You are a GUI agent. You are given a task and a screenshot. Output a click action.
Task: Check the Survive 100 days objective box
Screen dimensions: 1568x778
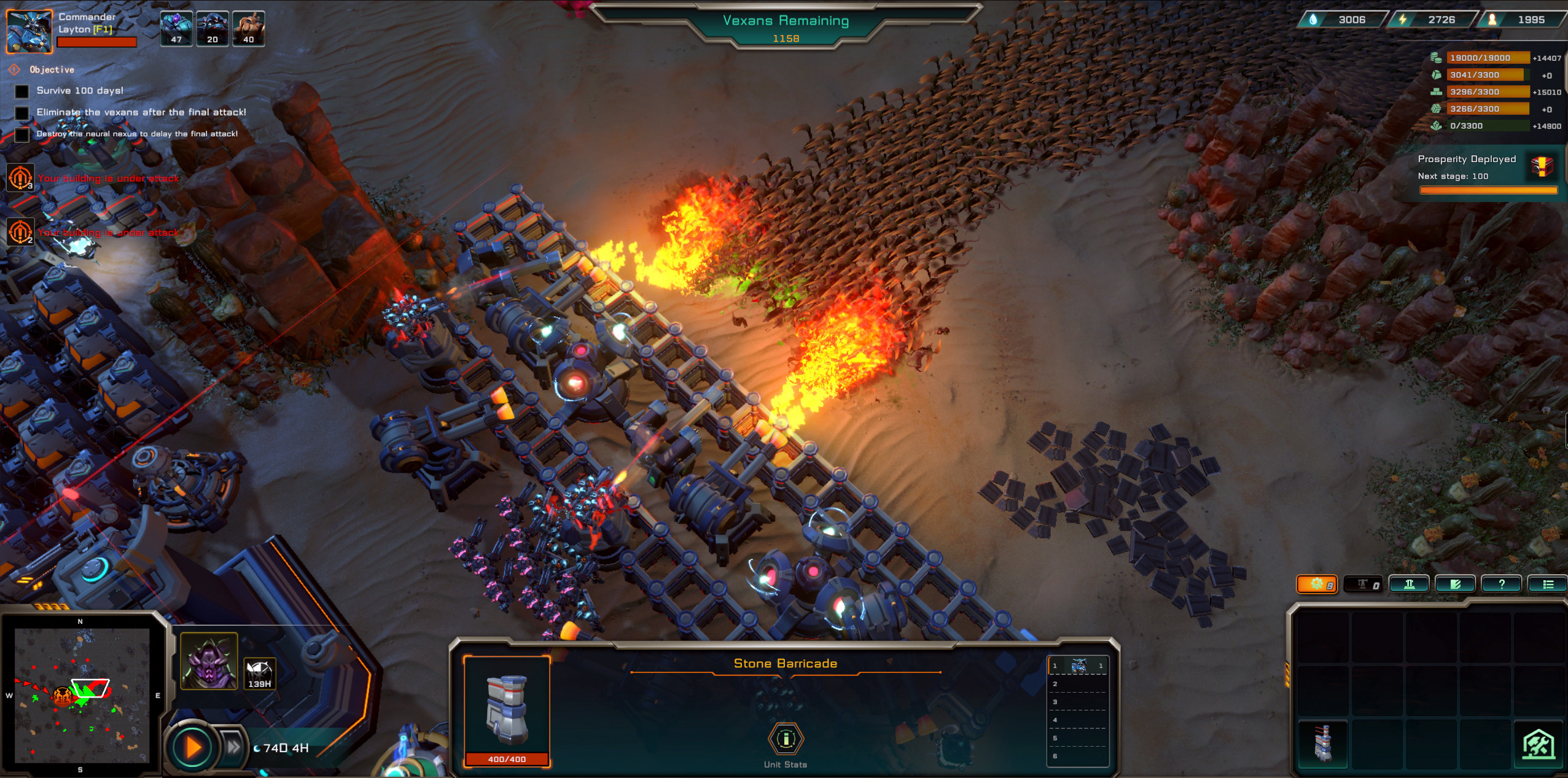click(x=22, y=91)
